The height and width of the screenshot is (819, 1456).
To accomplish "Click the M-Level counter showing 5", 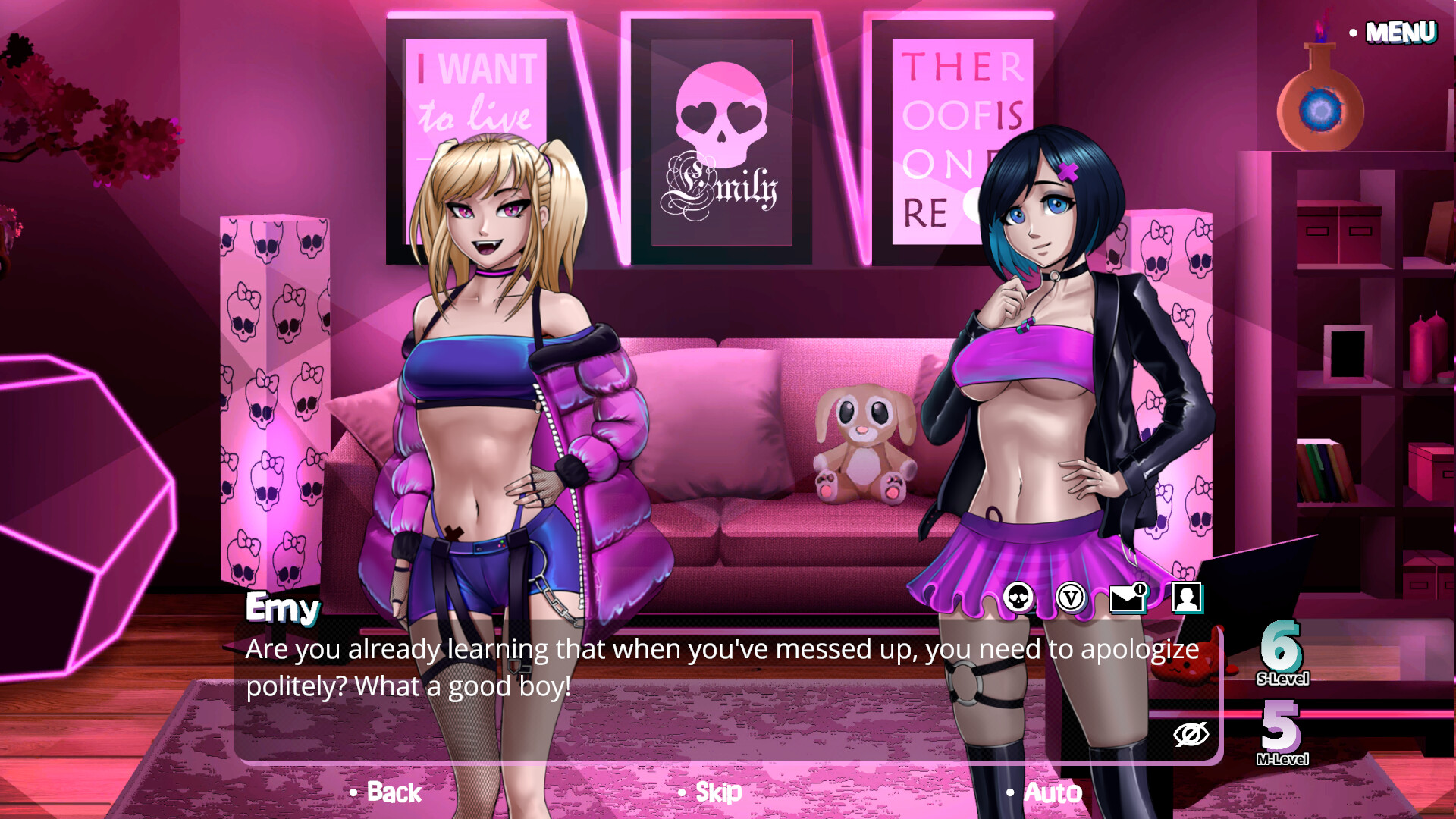I will tap(1282, 730).
